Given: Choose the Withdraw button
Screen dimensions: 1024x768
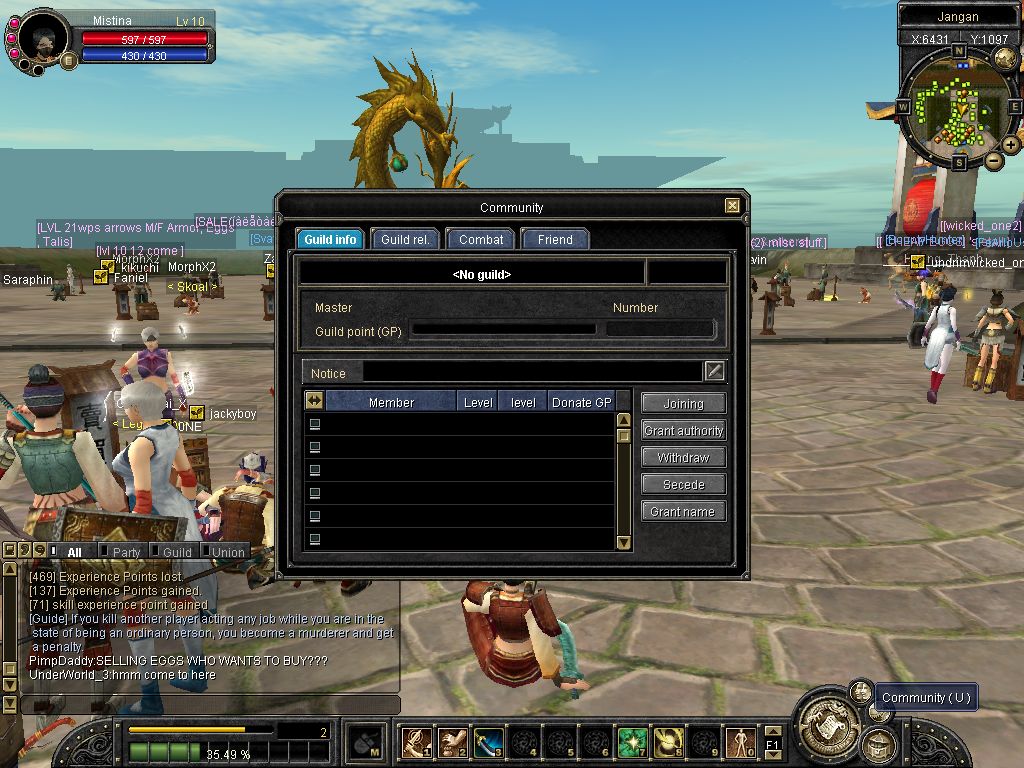Looking at the screenshot, I should click(x=683, y=458).
